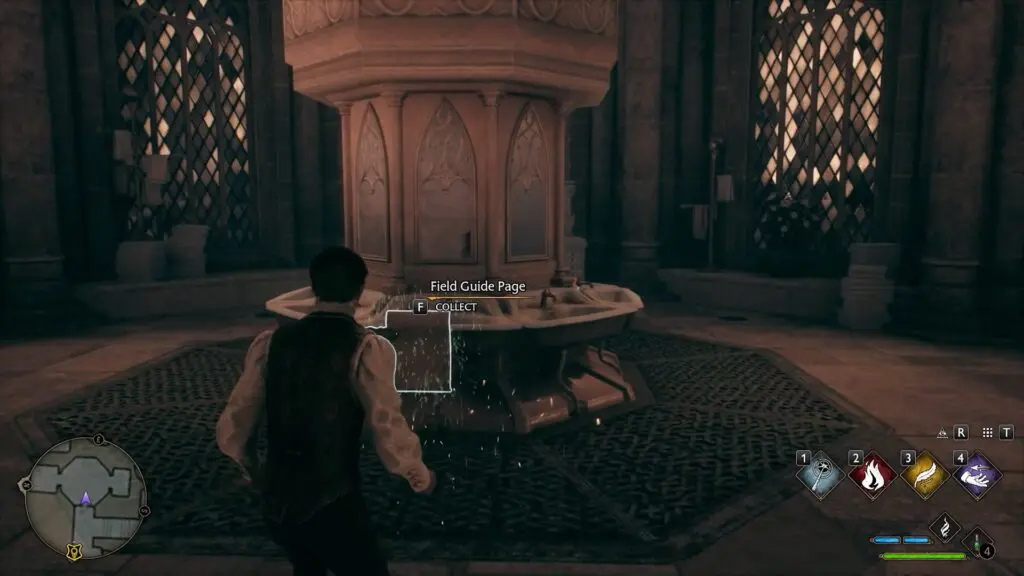Image resolution: width=1024 pixels, height=576 pixels.
Task: Cast the Revelio spell in slot 1
Action: 822,475
